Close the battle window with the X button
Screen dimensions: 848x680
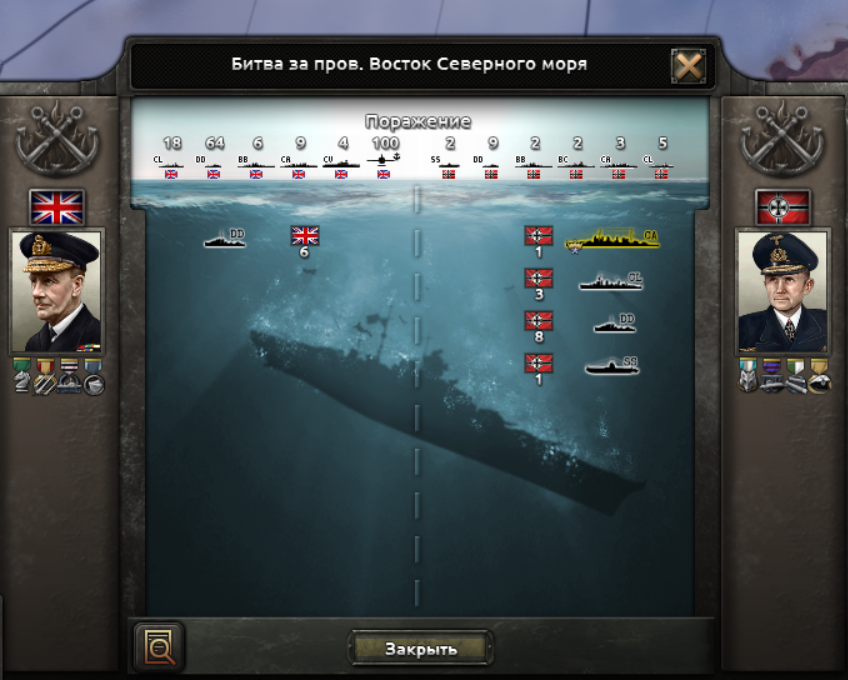tap(689, 66)
